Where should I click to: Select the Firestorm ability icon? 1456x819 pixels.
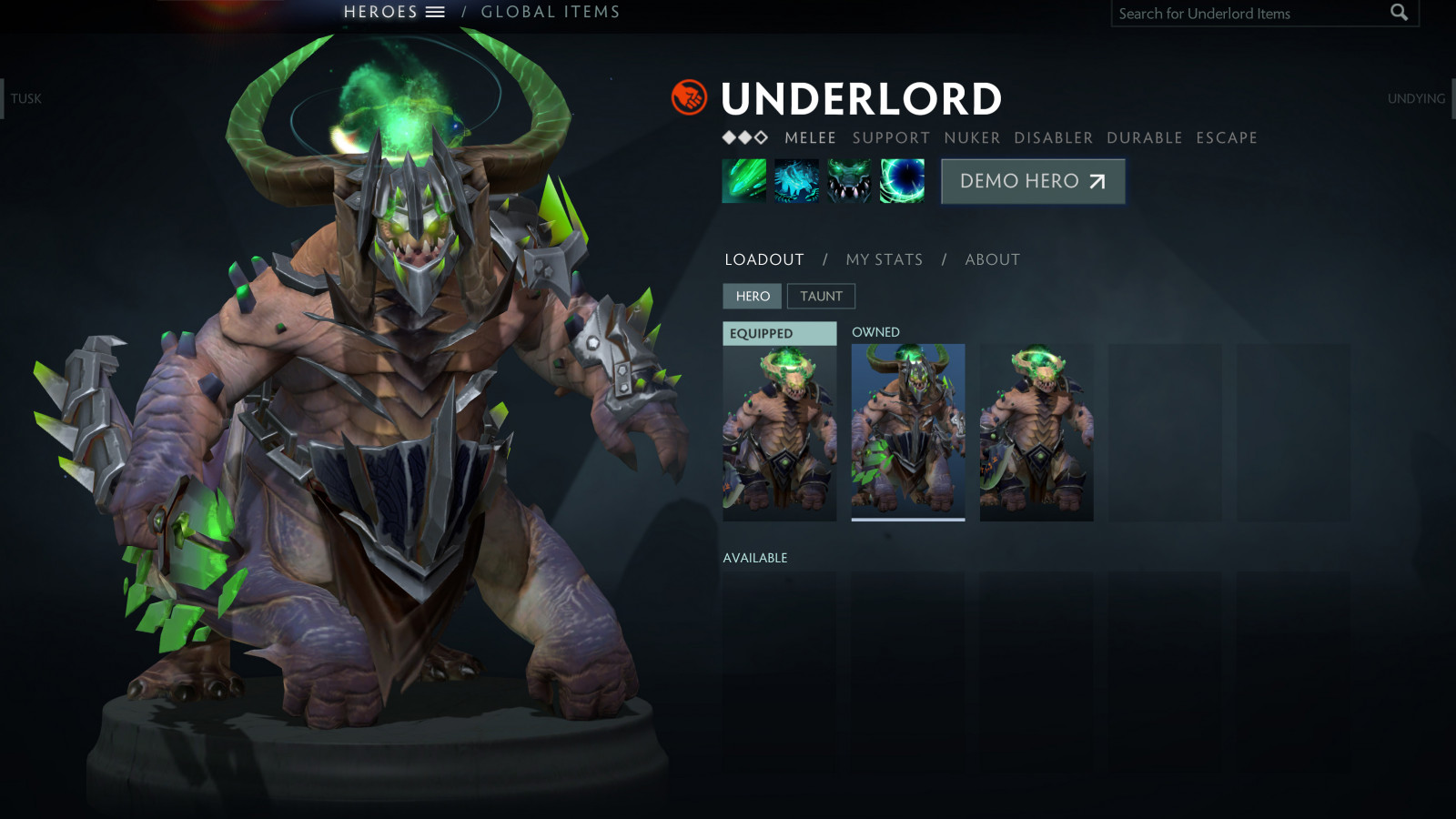pos(744,181)
